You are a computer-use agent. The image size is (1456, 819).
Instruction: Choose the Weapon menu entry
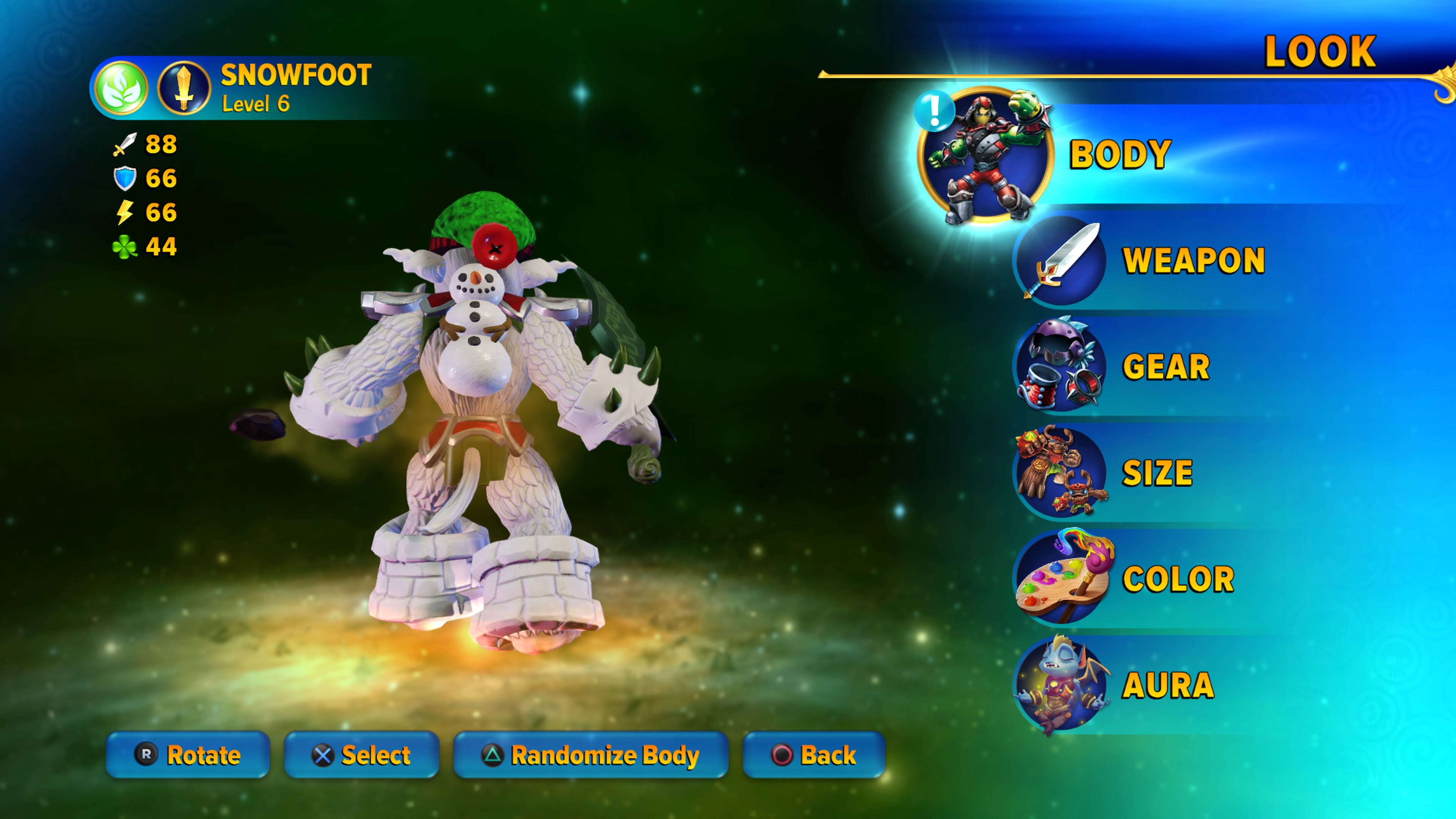[x=1192, y=260]
